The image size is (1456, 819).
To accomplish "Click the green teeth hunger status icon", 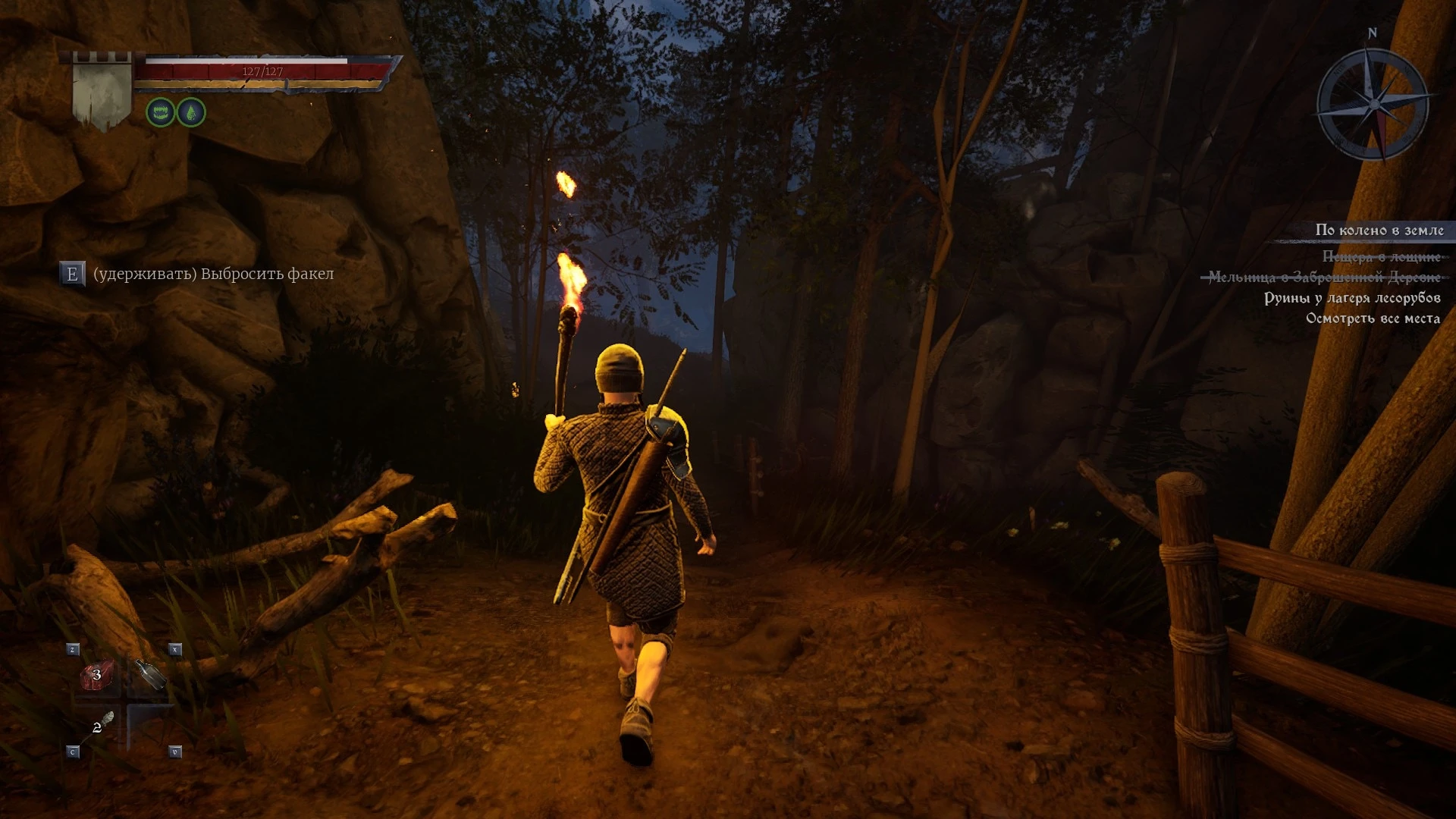I will [161, 113].
